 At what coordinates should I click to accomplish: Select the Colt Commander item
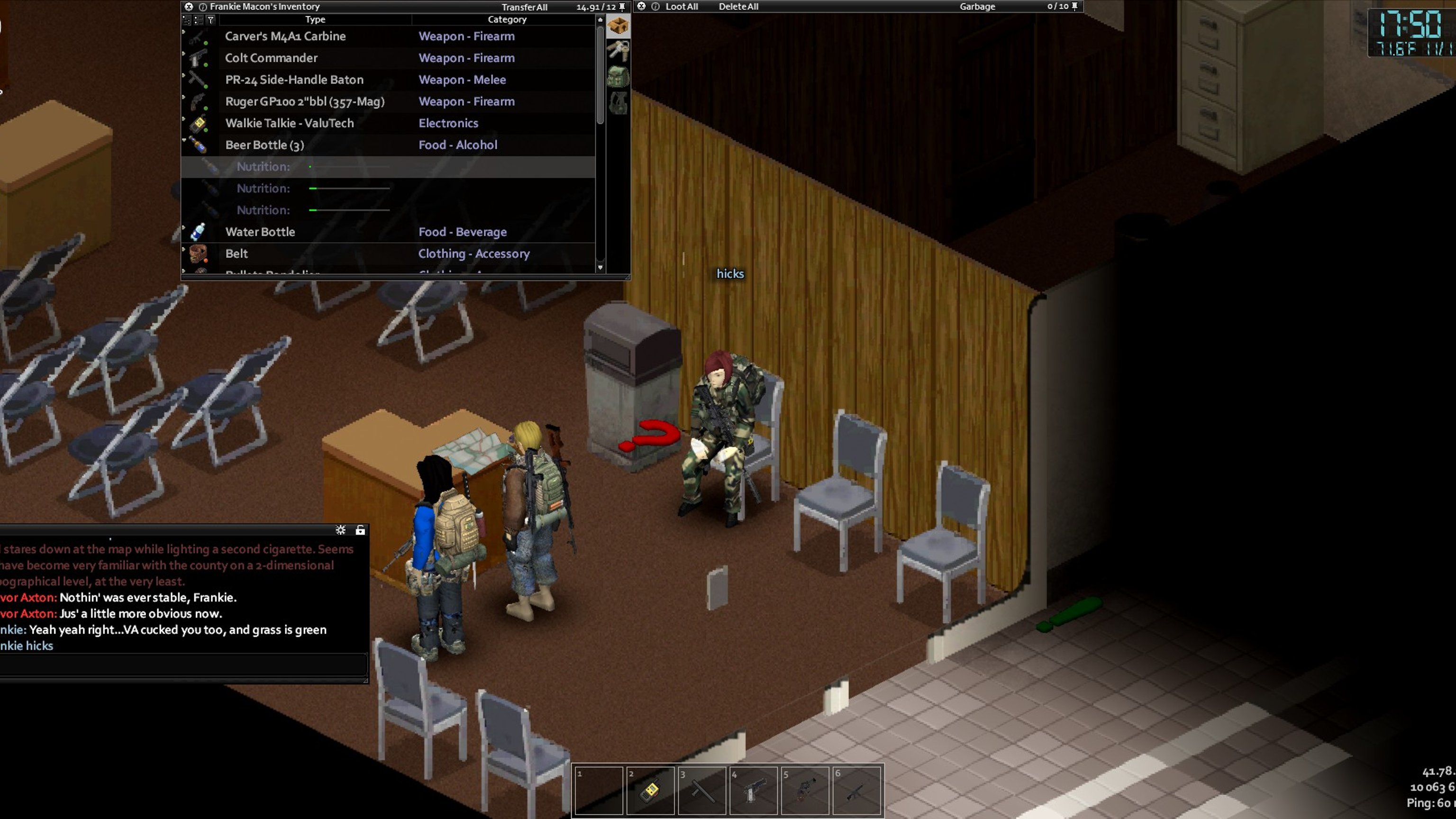coord(271,58)
